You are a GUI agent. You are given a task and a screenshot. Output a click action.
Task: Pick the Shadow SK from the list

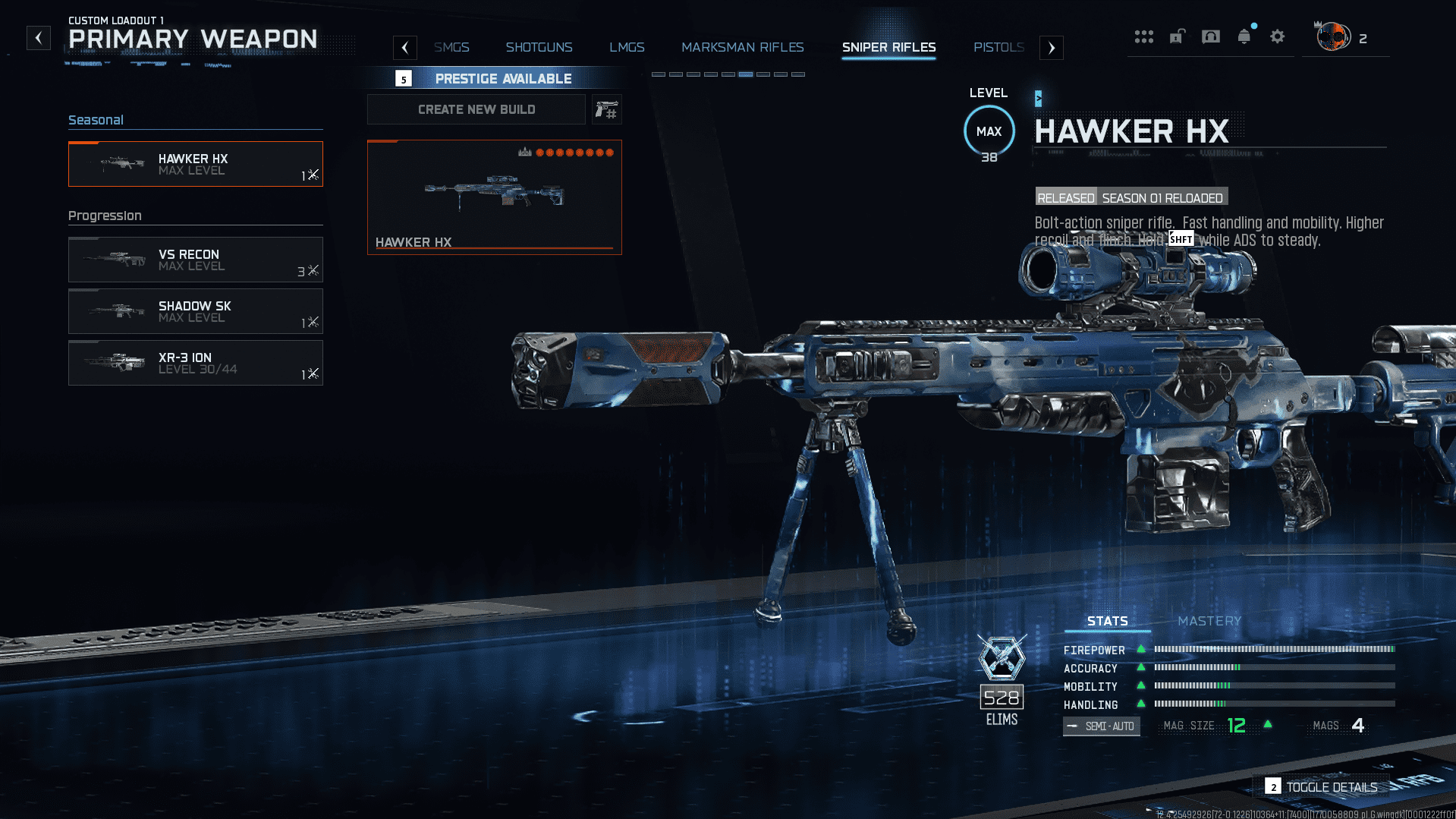(196, 311)
